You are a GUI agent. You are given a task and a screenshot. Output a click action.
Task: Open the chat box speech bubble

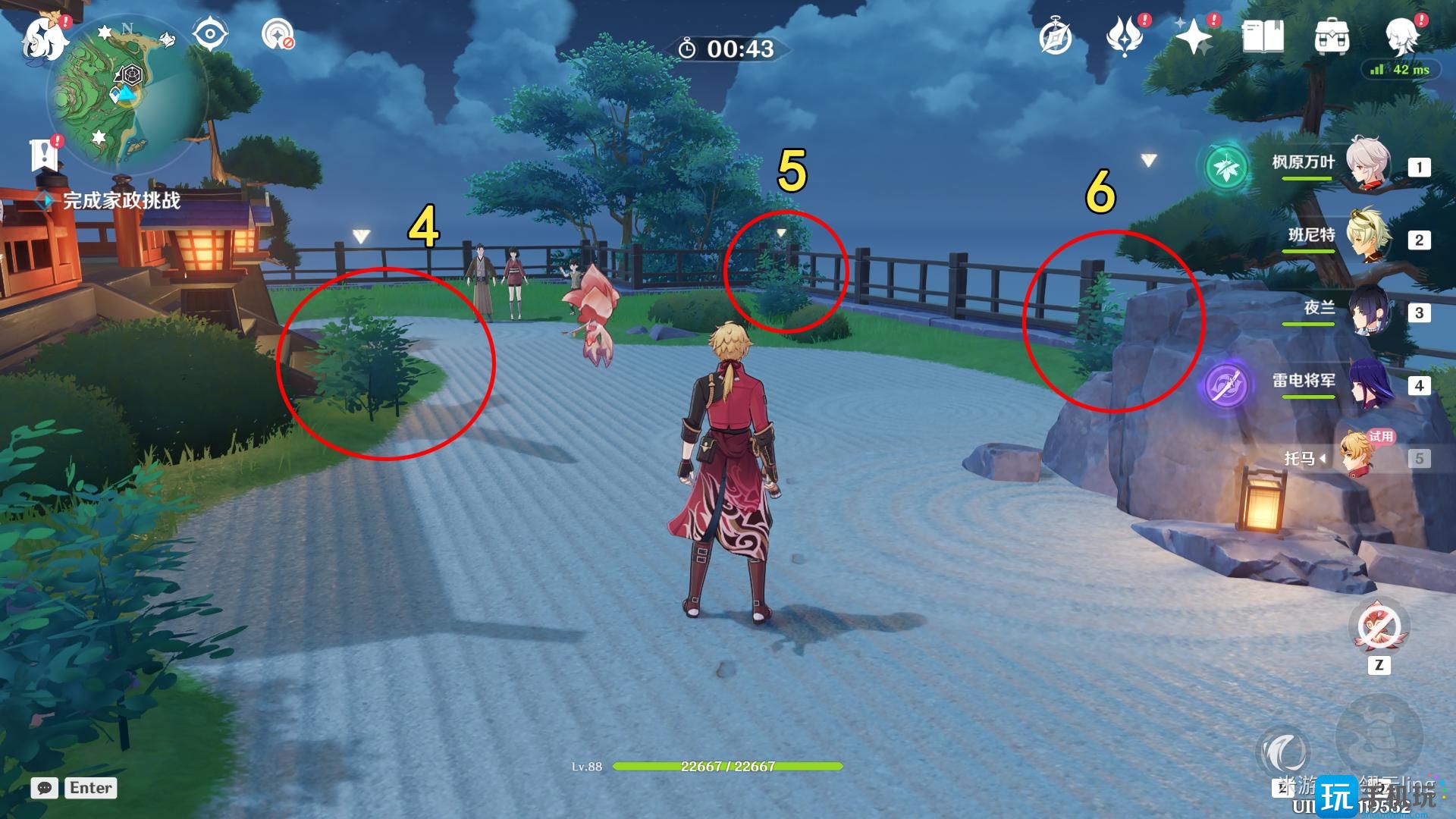point(45,788)
